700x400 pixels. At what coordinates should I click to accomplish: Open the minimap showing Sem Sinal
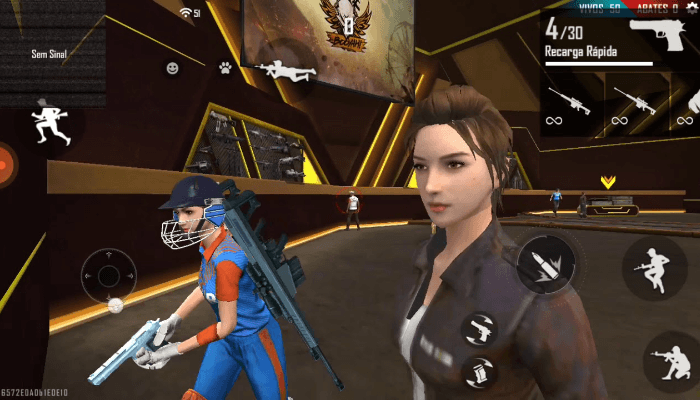pyautogui.click(x=52, y=53)
